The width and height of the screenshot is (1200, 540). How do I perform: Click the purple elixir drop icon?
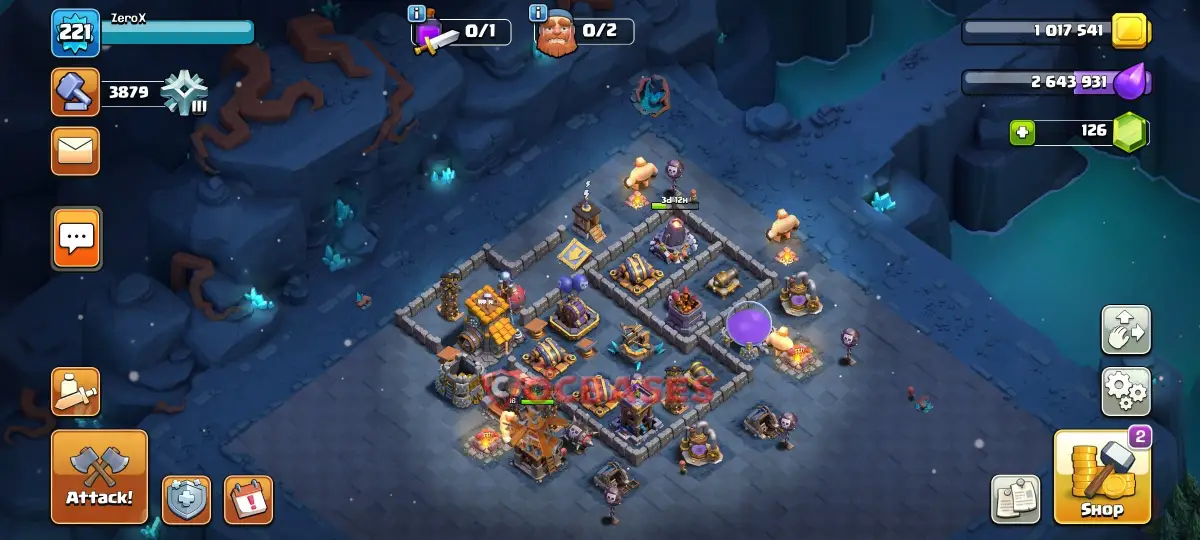(1130, 82)
